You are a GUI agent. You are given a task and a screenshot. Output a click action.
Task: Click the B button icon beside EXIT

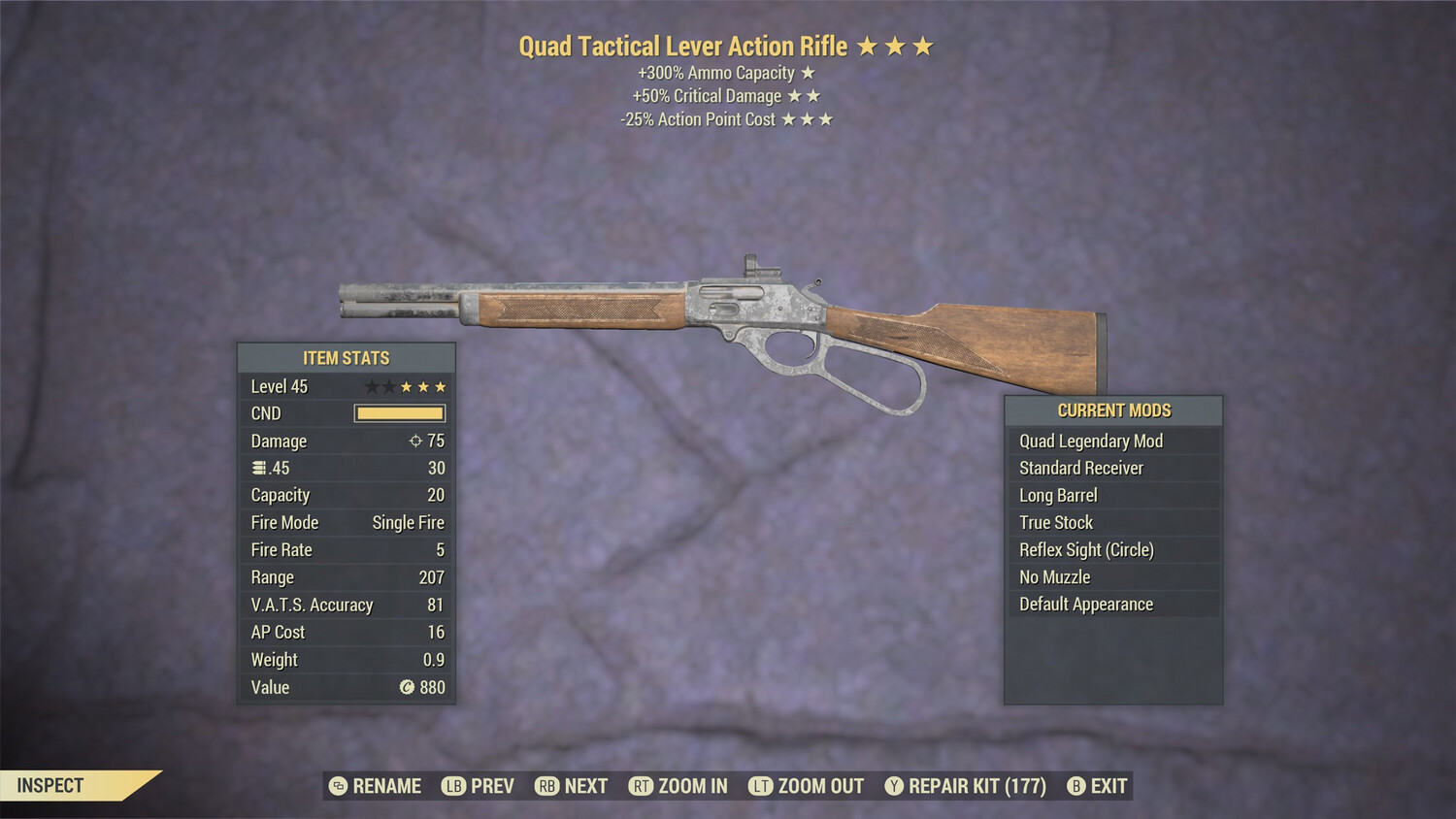click(x=1075, y=786)
